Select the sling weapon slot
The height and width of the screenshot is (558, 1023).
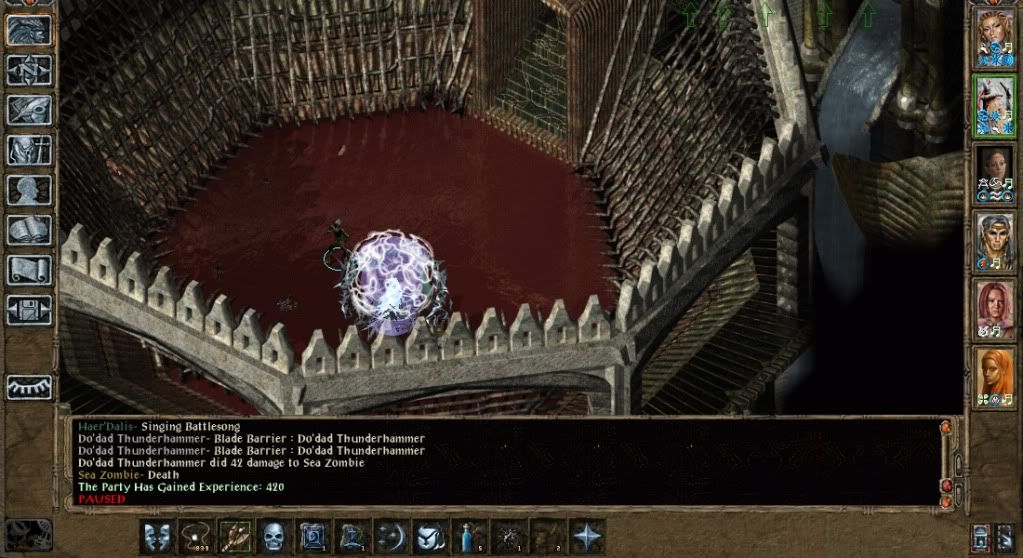pyautogui.click(x=196, y=536)
